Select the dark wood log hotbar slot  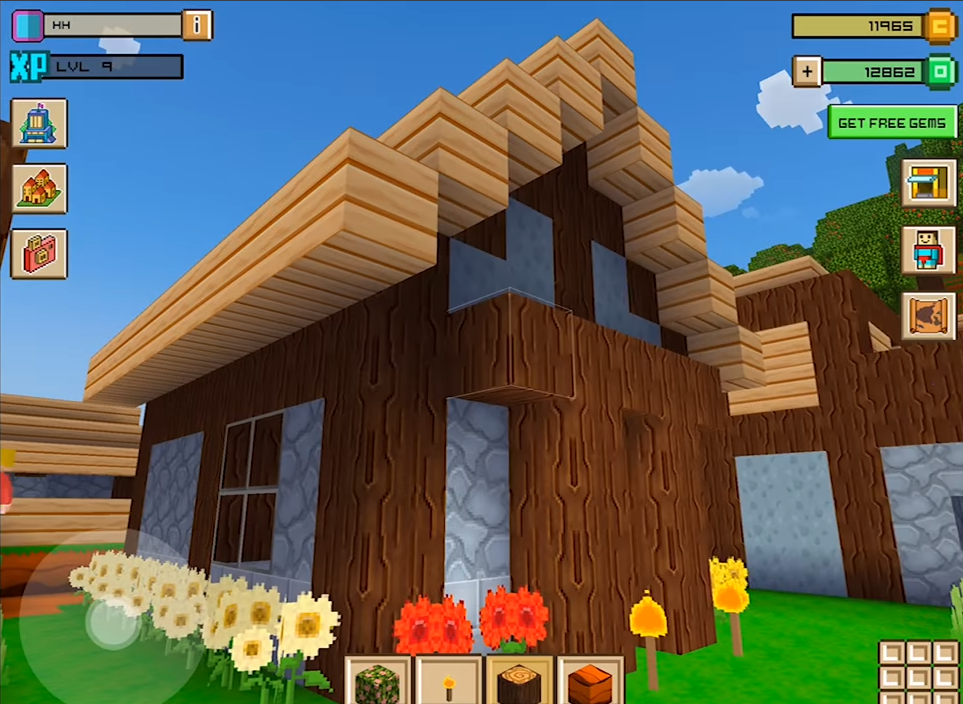click(519, 682)
